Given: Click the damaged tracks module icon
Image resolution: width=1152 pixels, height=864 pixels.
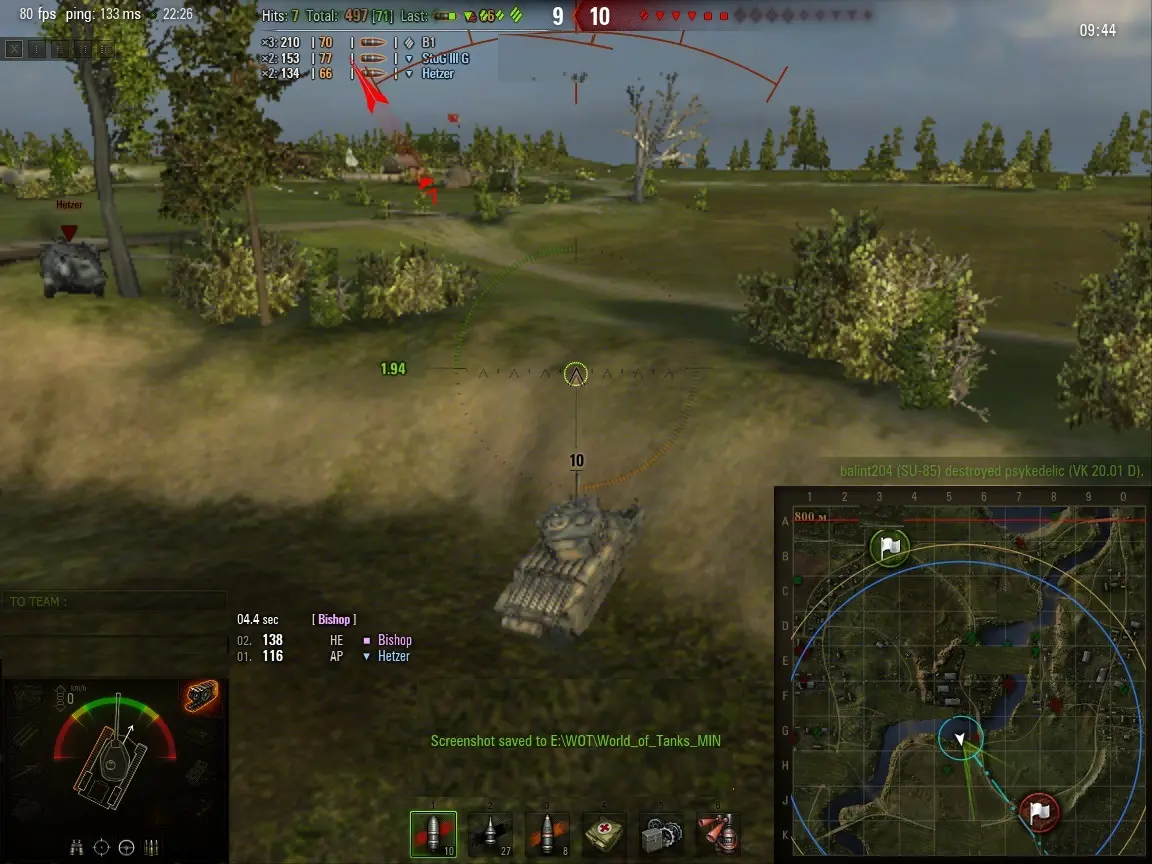Looking at the screenshot, I should tap(201, 697).
